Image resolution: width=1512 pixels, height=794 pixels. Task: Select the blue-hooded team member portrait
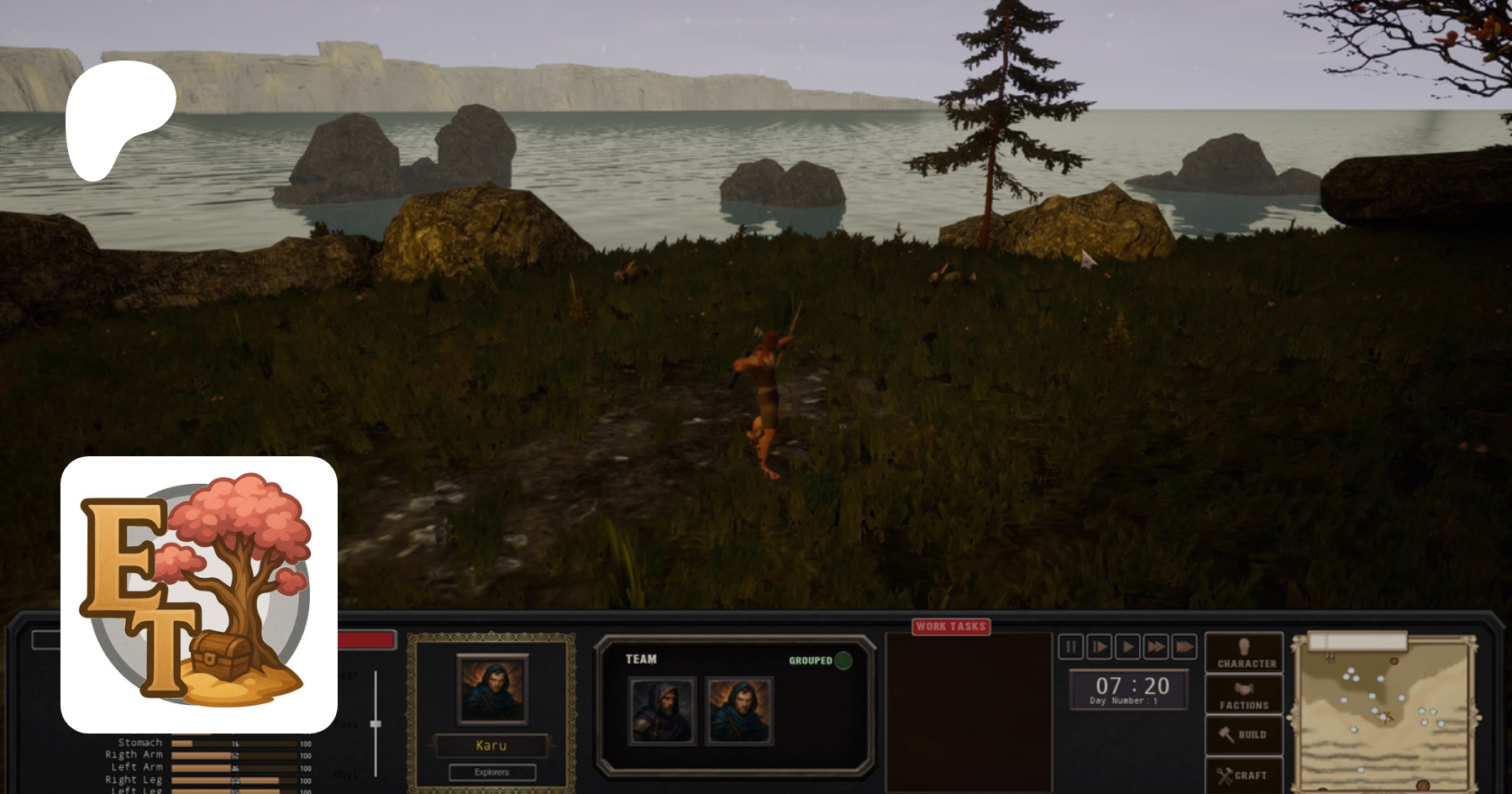(x=739, y=712)
